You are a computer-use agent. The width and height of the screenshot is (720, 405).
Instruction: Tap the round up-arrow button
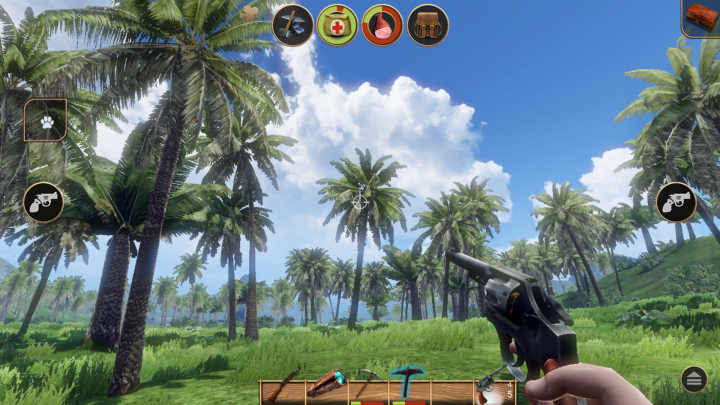click(x=695, y=379)
